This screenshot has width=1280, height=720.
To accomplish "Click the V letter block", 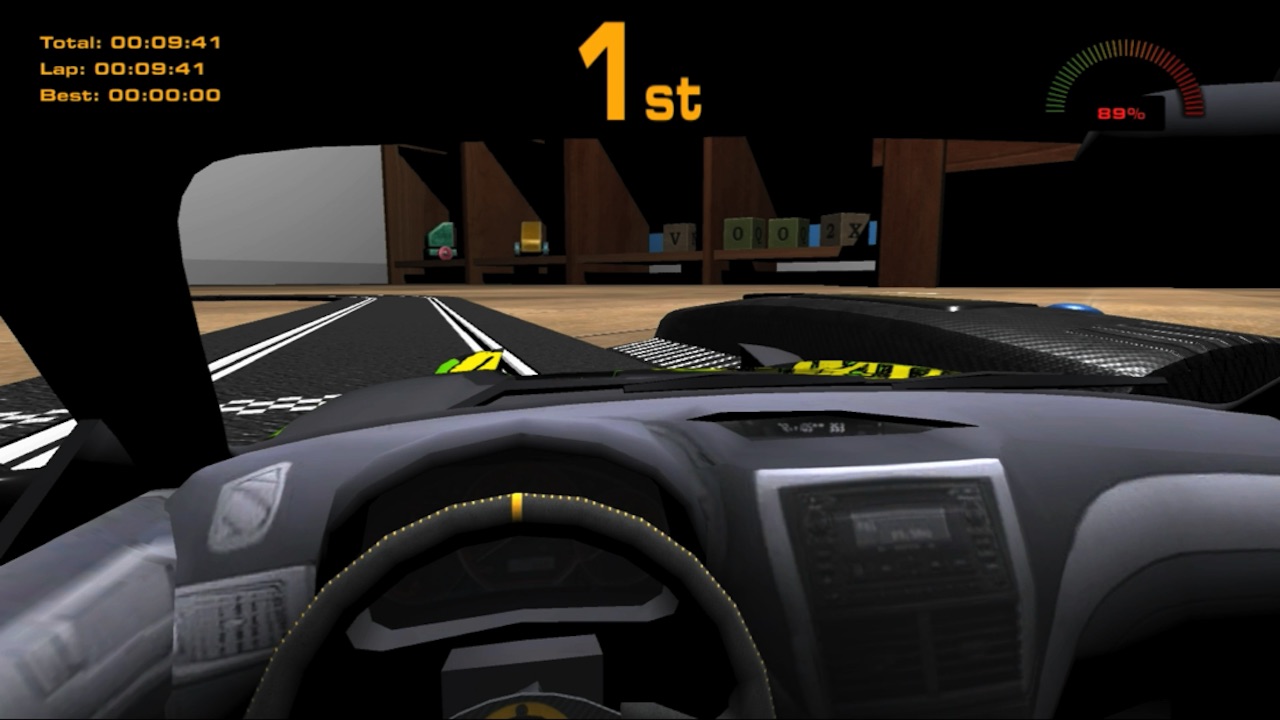I will tap(675, 235).
